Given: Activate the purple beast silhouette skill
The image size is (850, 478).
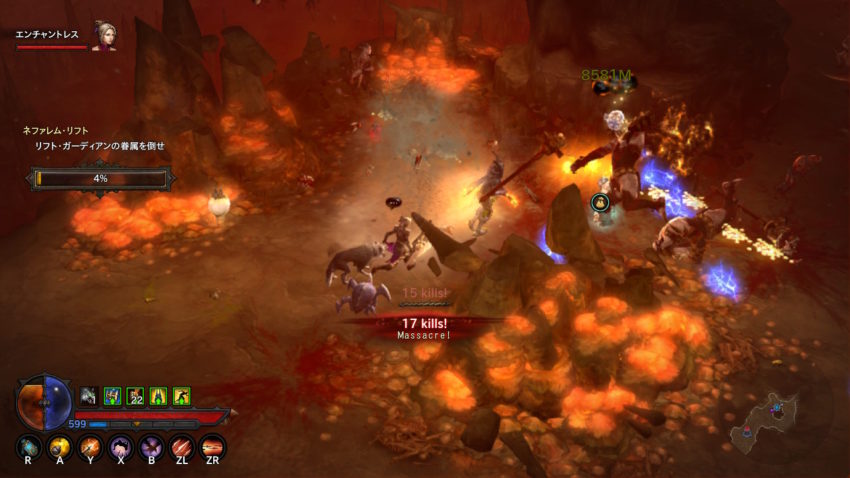Looking at the screenshot, I should click(121, 446).
